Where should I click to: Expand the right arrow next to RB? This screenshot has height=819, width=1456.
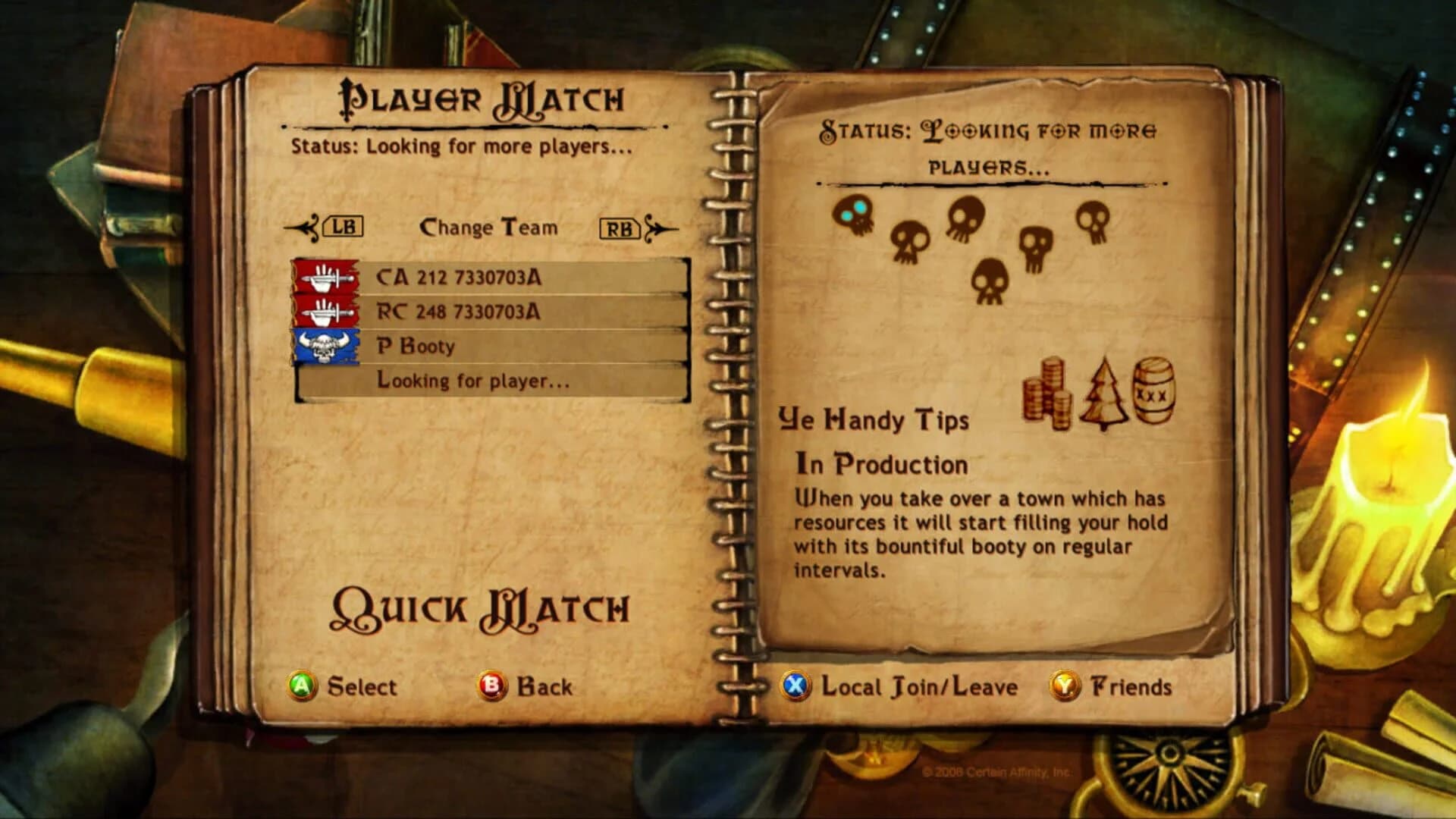pos(659,226)
